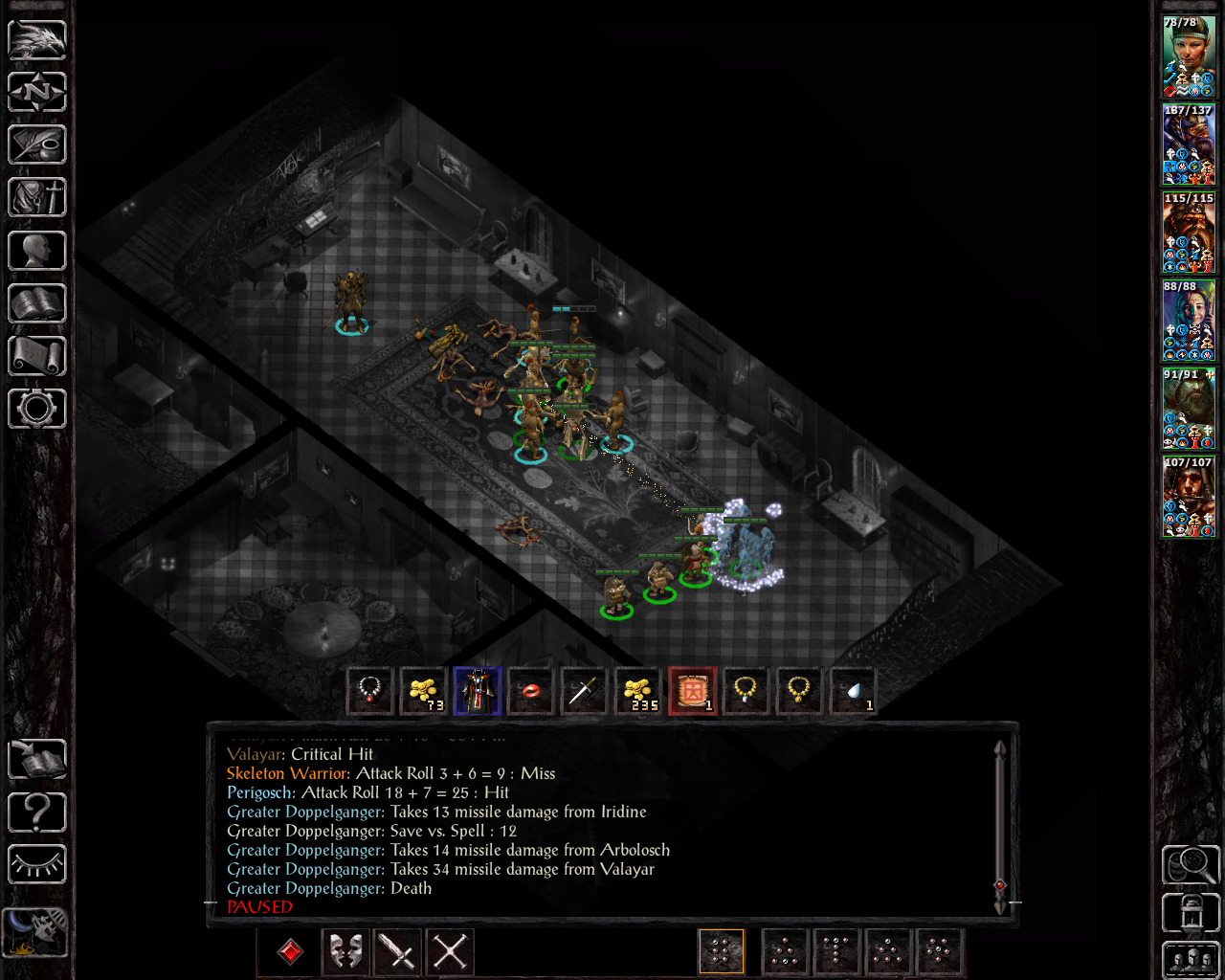Open the priest scroll button

[x=37, y=356]
